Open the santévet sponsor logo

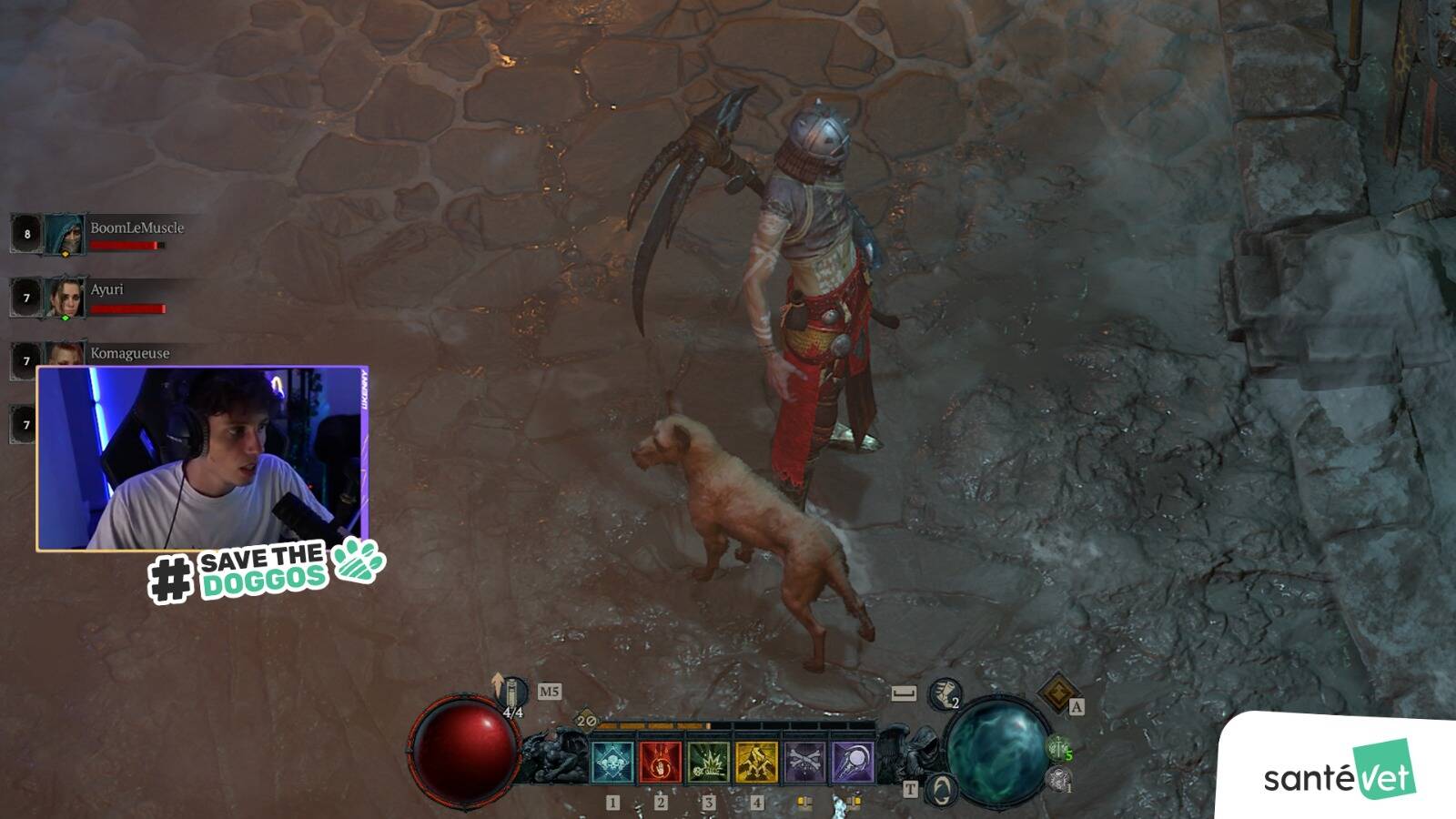point(1339,773)
